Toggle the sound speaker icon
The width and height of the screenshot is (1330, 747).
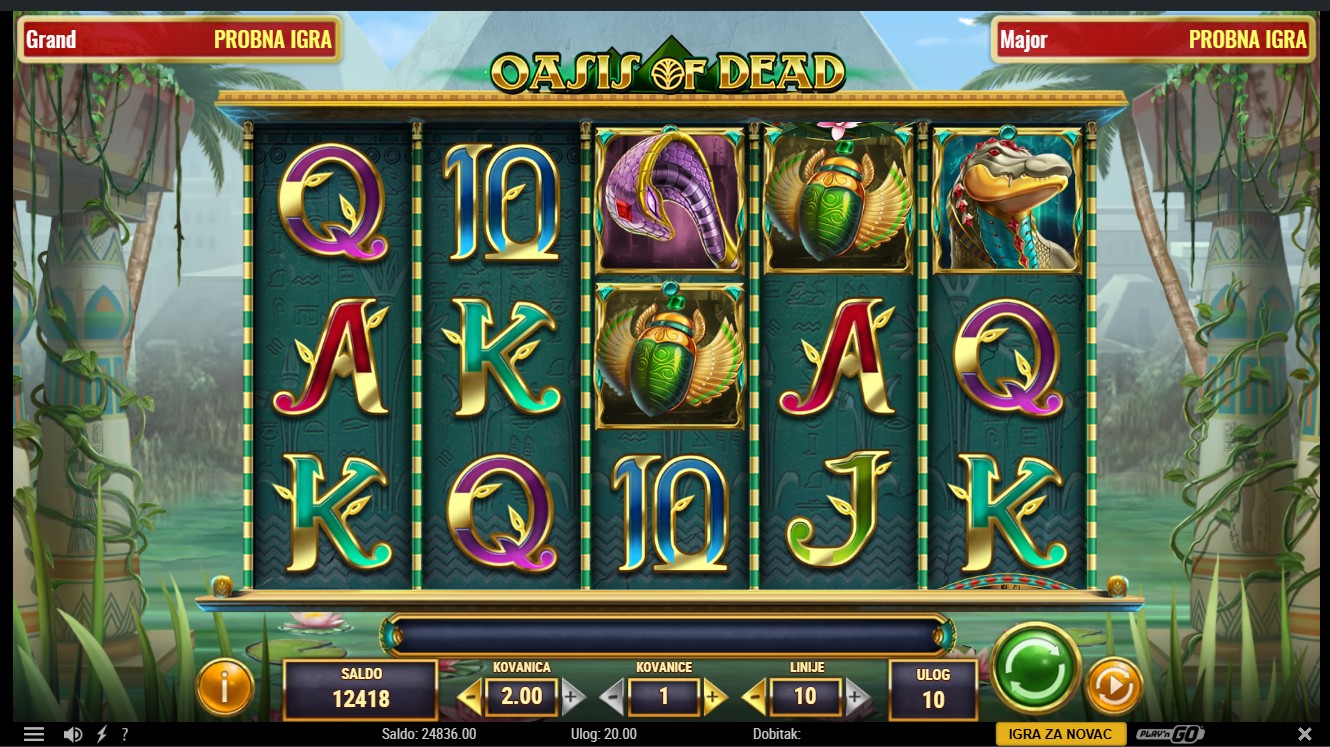[73, 735]
